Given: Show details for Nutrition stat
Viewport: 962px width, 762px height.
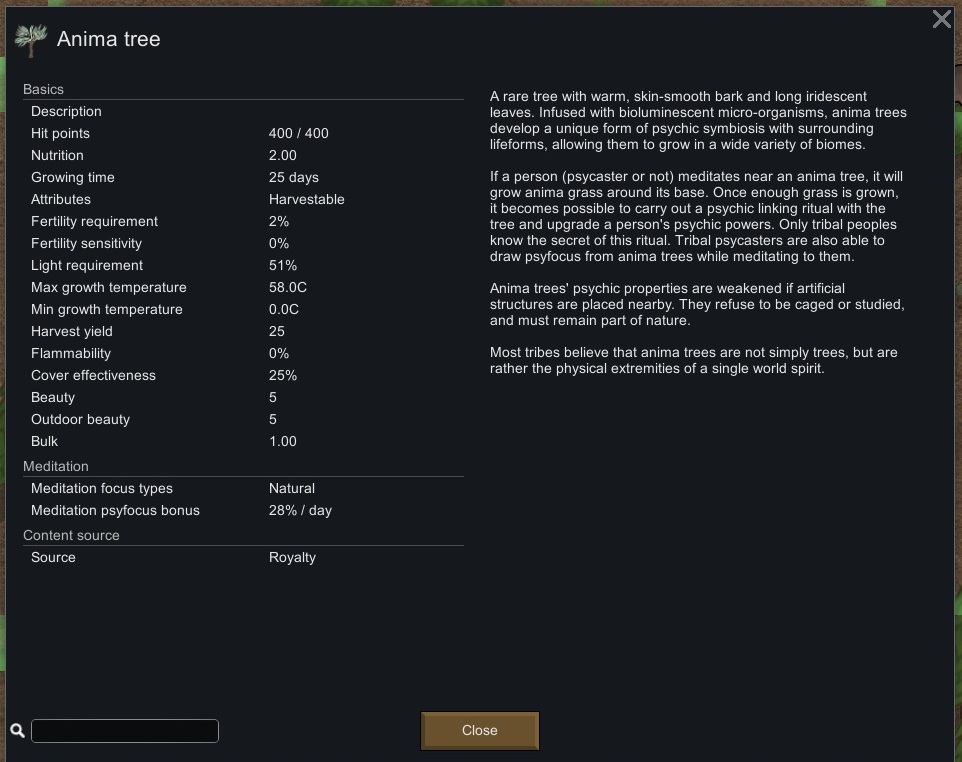Looking at the screenshot, I should click(x=243, y=155).
